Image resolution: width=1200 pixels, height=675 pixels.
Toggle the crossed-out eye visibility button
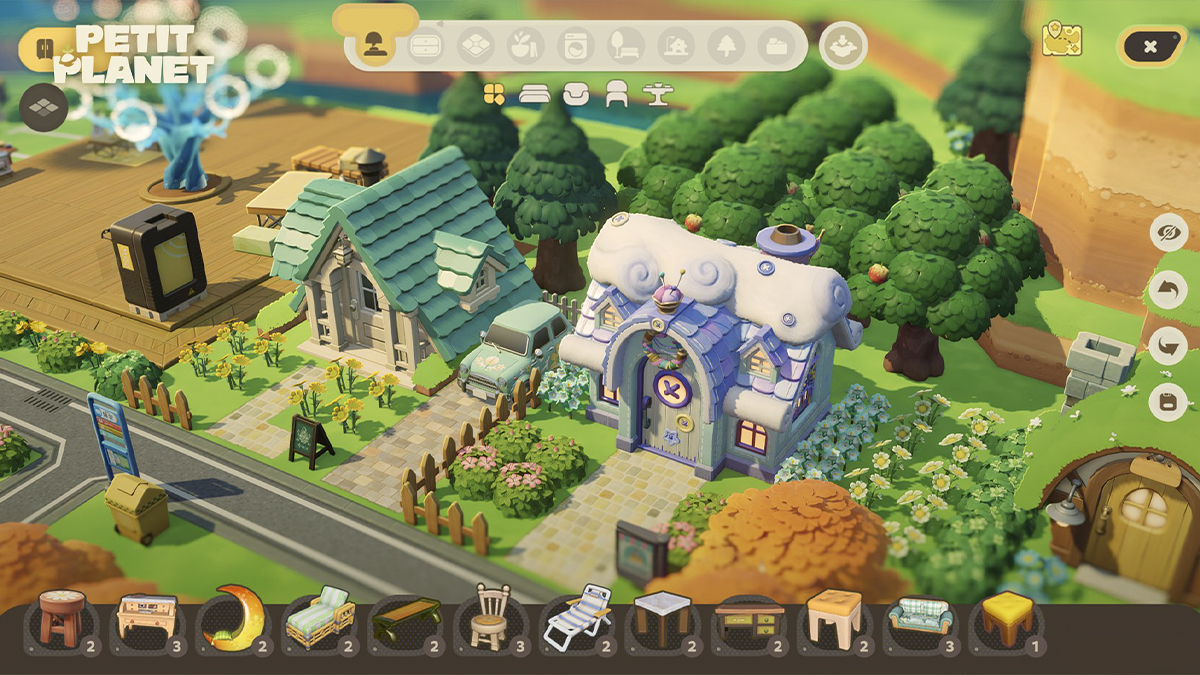1168,233
